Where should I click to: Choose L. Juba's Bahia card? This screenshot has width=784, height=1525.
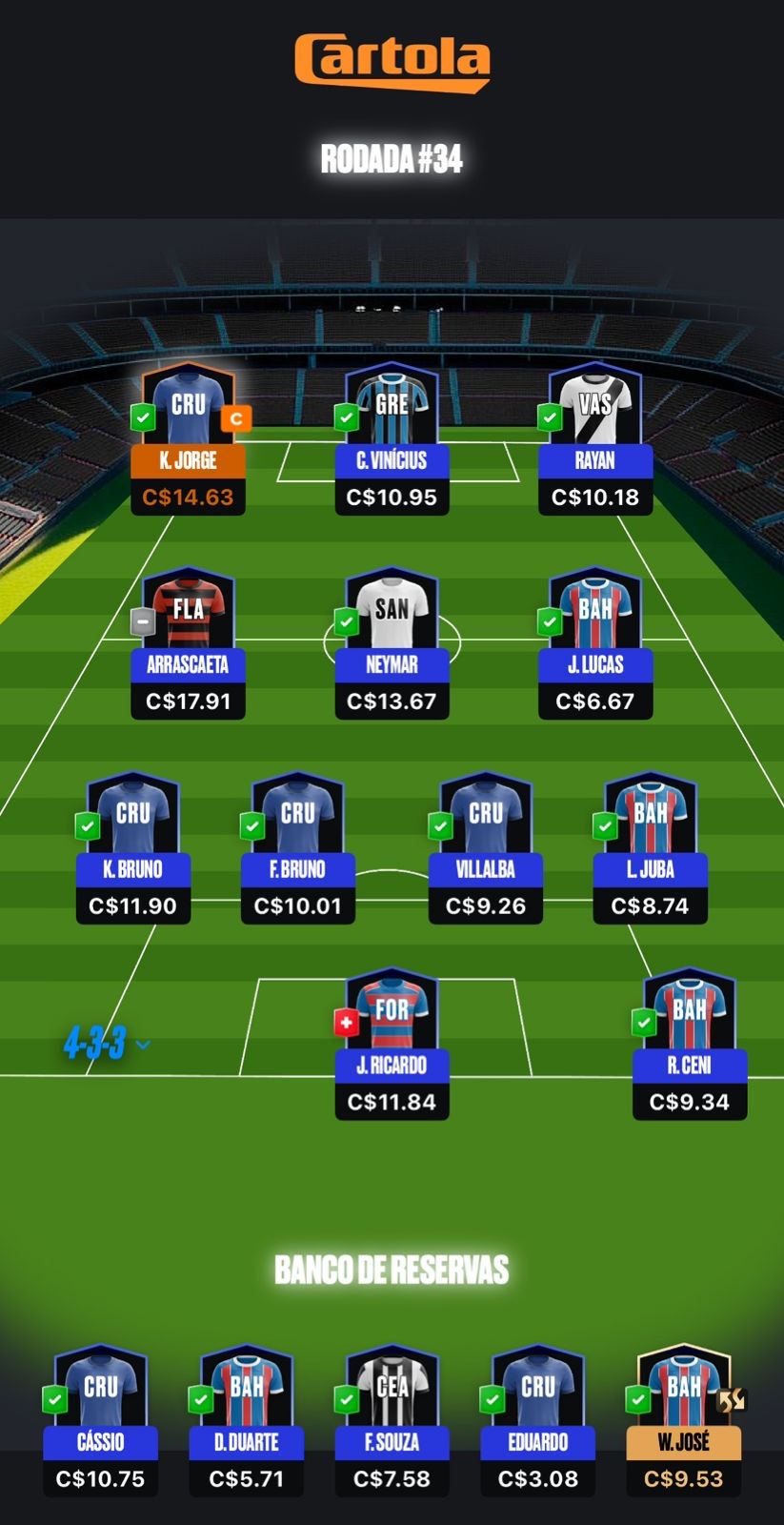[x=651, y=848]
